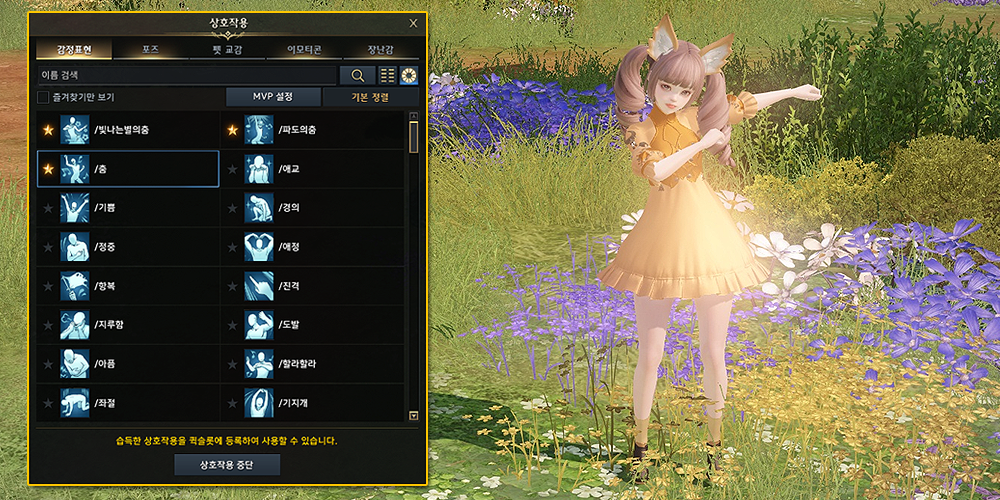This screenshot has height=500, width=1000.
Task: Open MVP 설정
Action: pyautogui.click(x=273, y=97)
